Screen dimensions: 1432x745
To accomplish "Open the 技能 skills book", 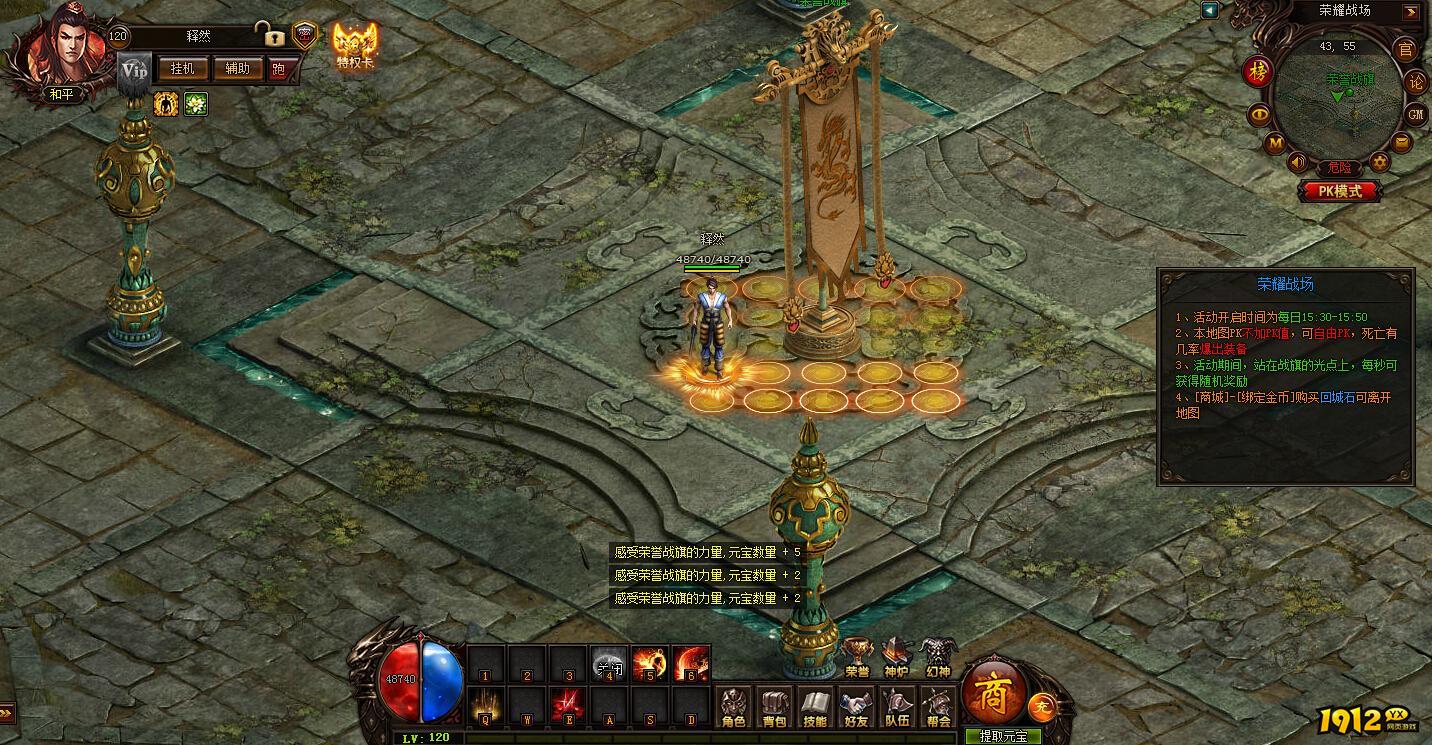I will pyautogui.click(x=816, y=707).
